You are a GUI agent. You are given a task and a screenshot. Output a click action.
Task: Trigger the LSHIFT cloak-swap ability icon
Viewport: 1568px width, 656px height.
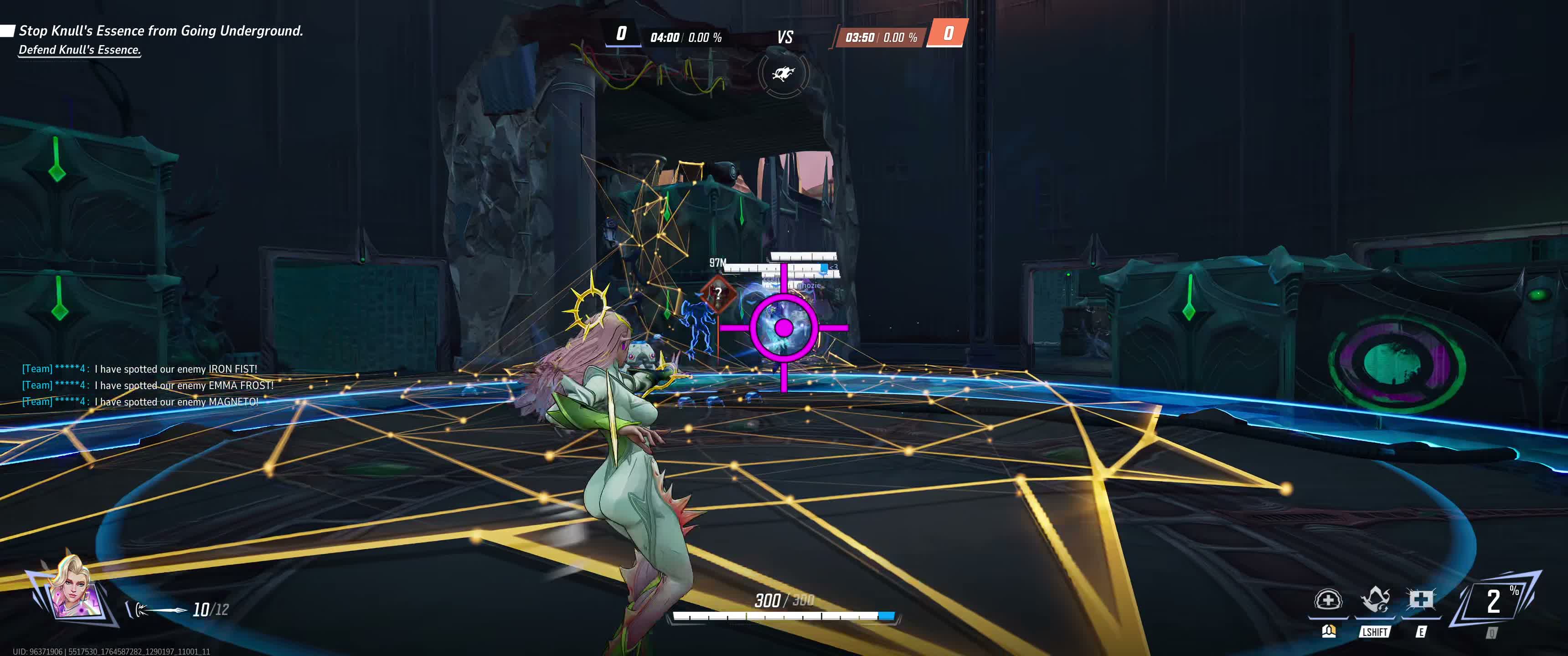point(1375,600)
